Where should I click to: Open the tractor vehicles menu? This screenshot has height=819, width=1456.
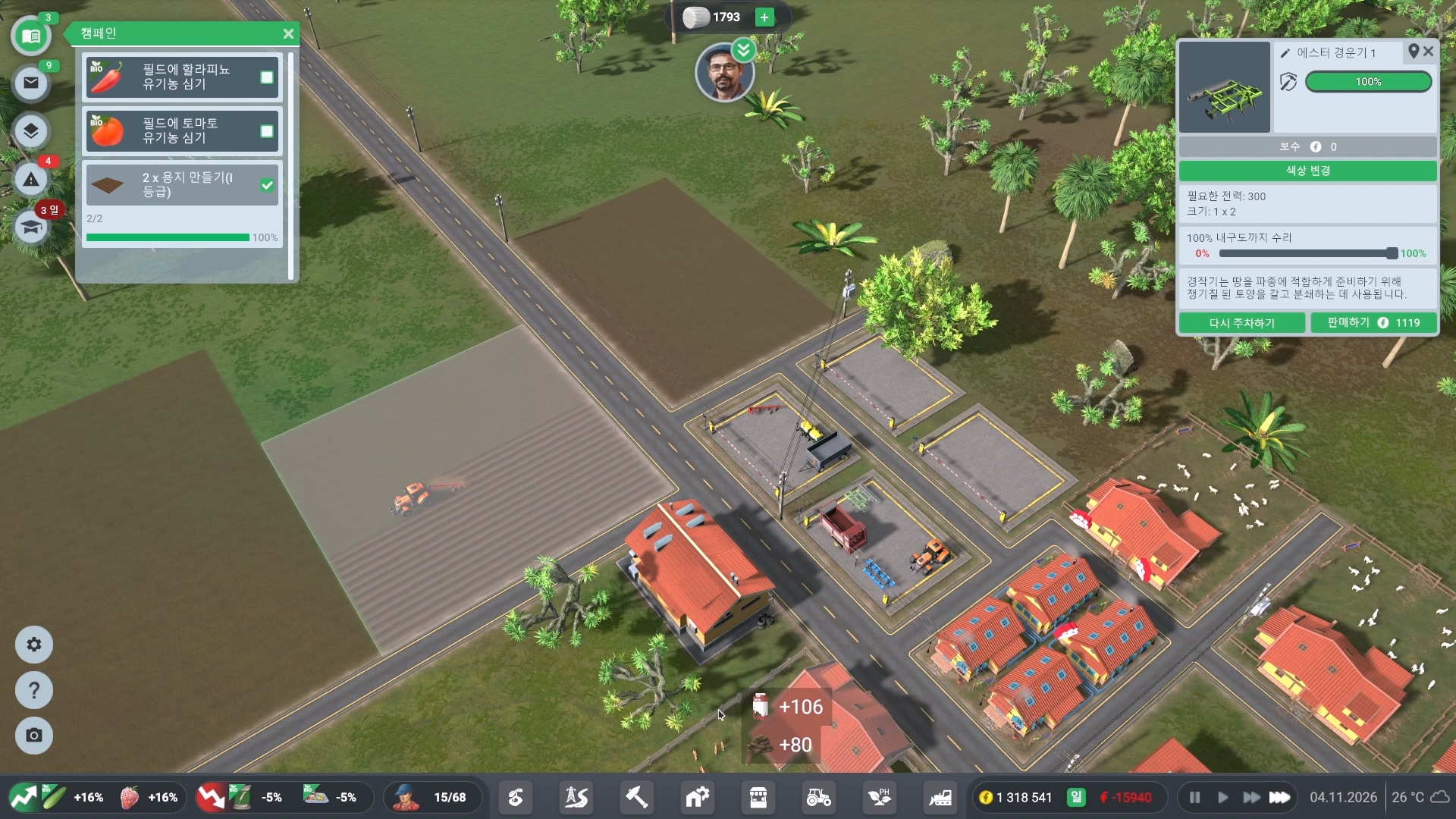pos(819,797)
